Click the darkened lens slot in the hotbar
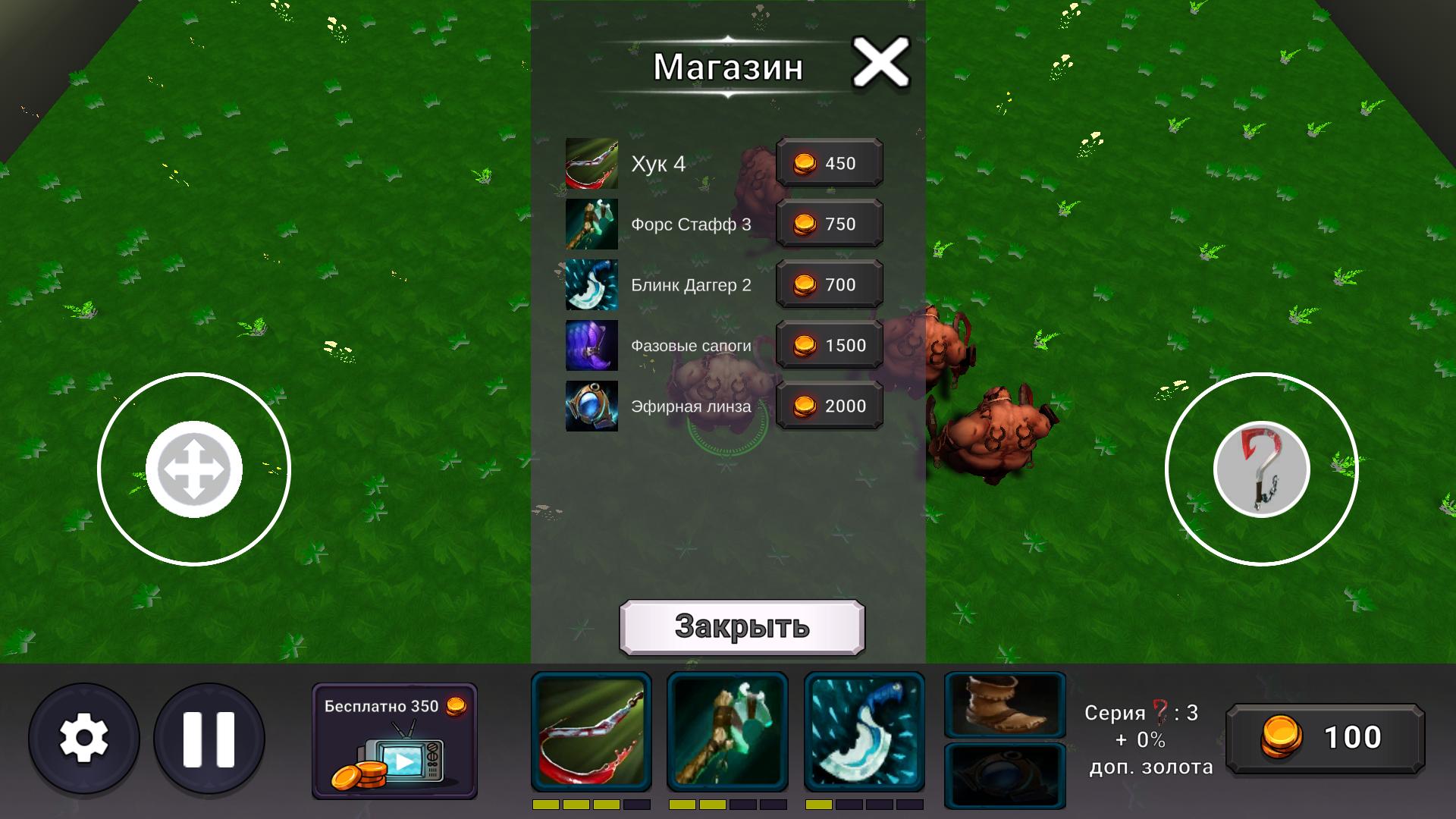Image resolution: width=1456 pixels, height=819 pixels. 1006,774
